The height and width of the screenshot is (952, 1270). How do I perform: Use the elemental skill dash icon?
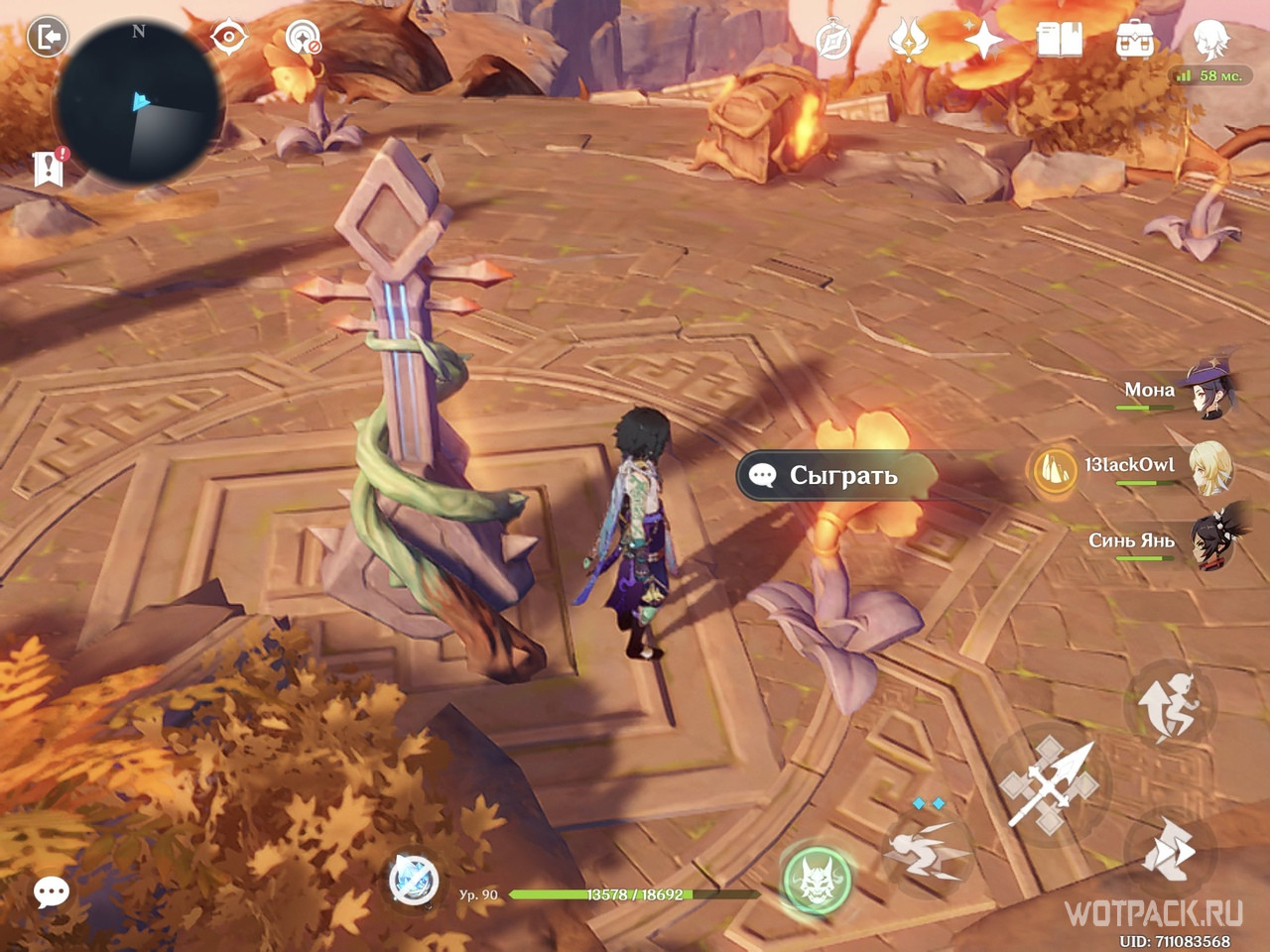point(927,851)
